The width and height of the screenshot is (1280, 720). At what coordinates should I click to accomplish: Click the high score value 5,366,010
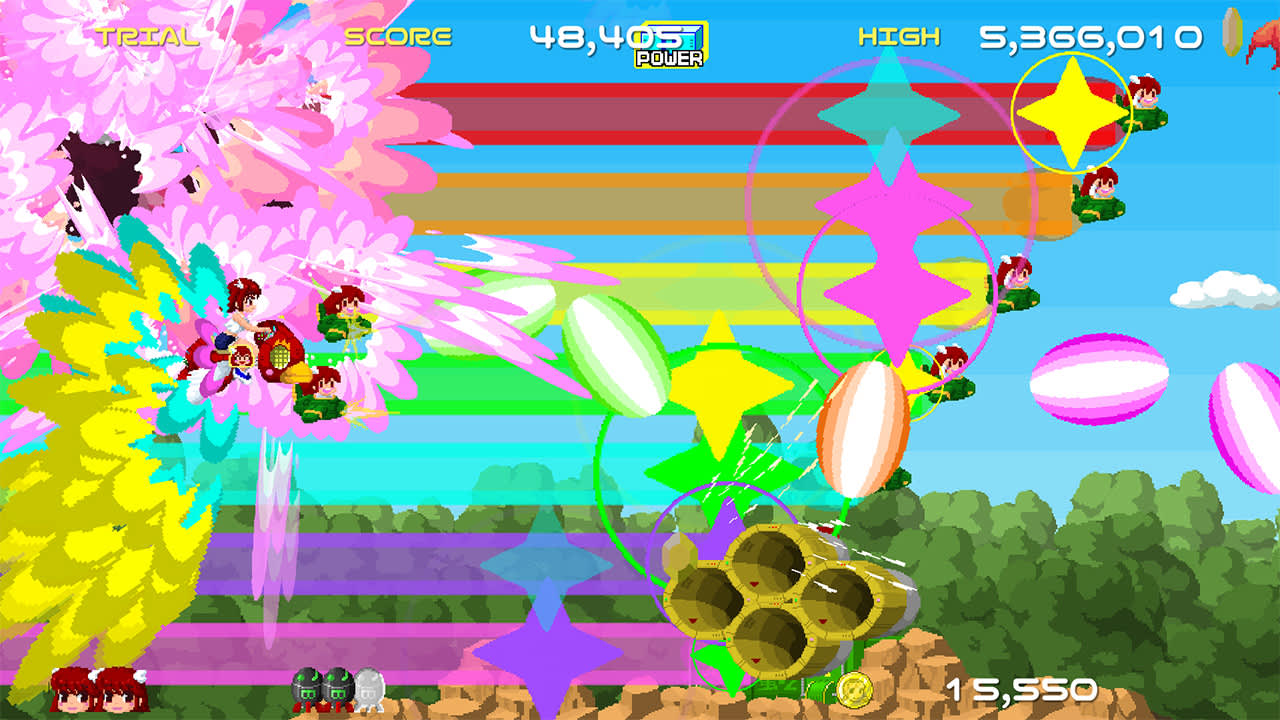[x=1090, y=38]
